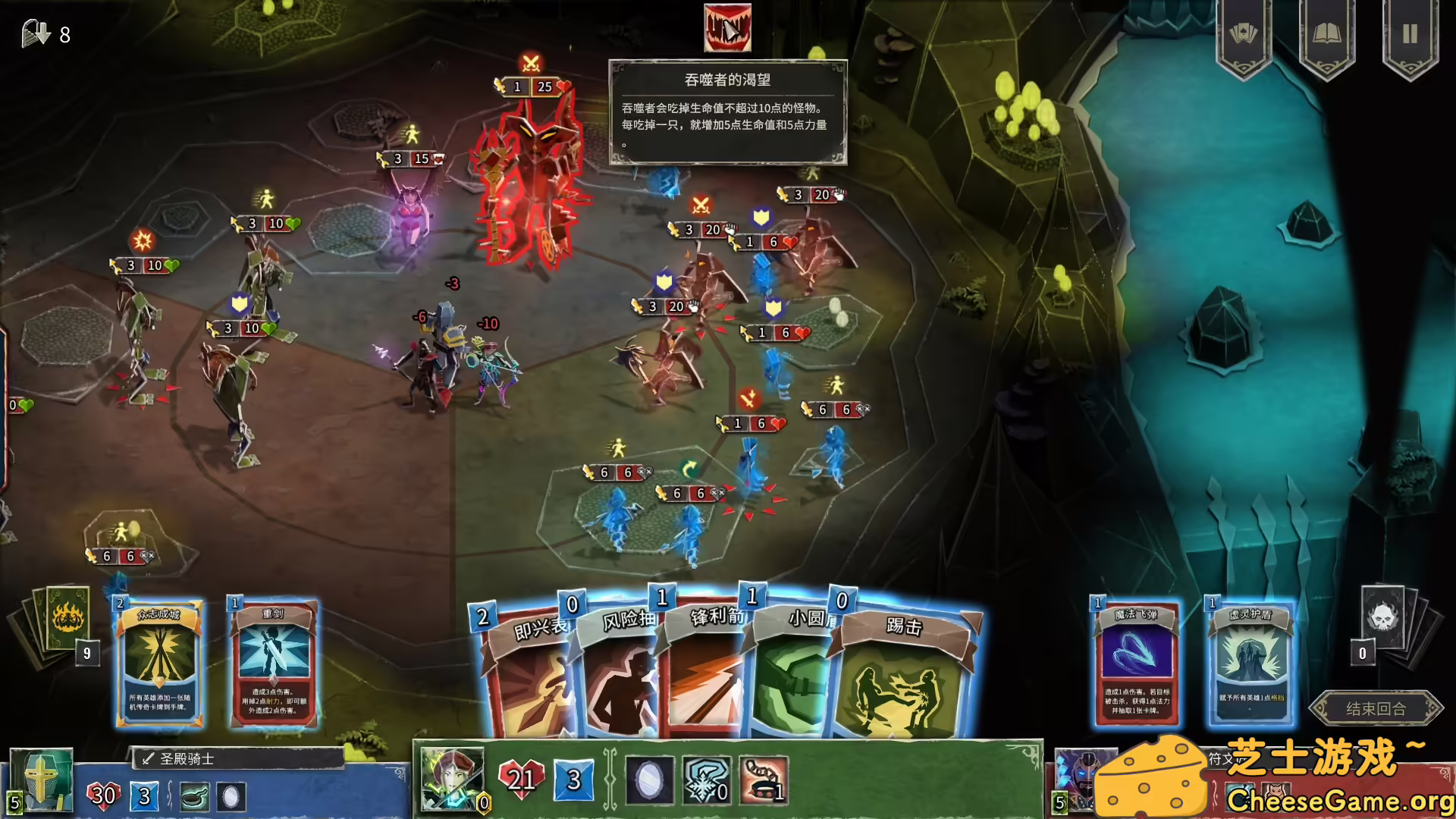Select the 众志成城 card
Viewport: 1456px width, 819px height.
tap(159, 664)
